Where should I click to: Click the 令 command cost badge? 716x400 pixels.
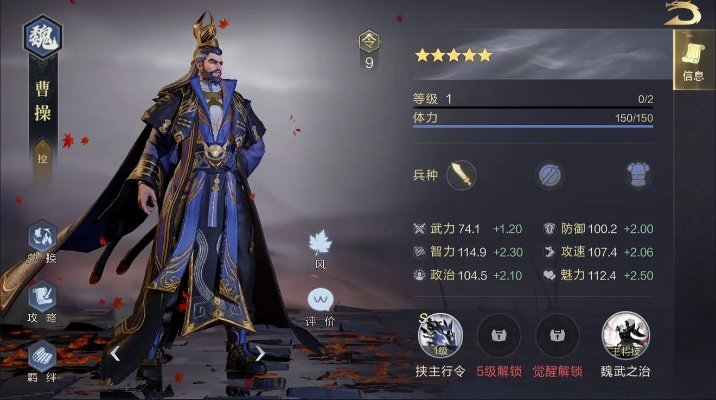pos(369,43)
